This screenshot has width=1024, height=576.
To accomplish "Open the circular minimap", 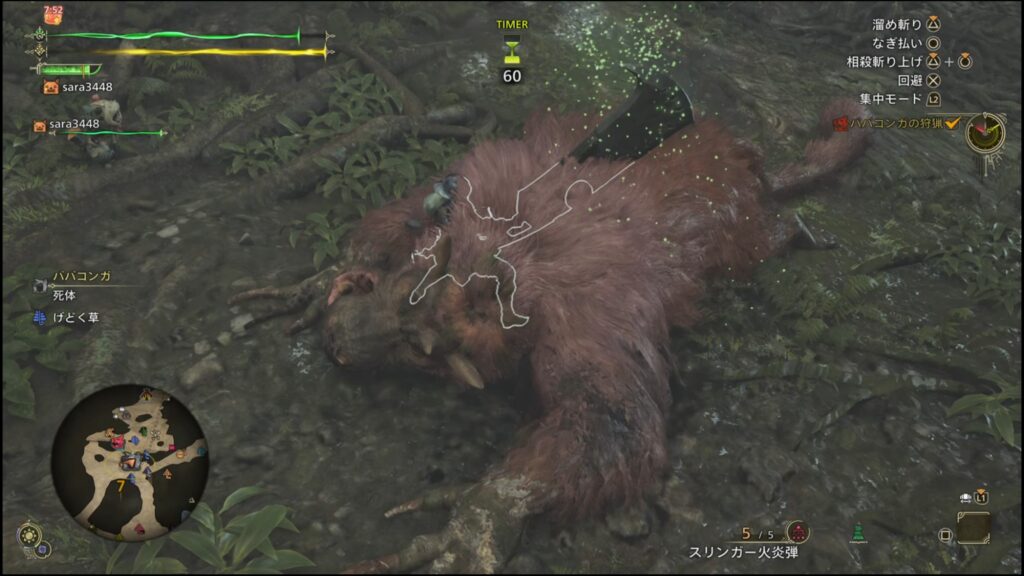I will 129,461.
